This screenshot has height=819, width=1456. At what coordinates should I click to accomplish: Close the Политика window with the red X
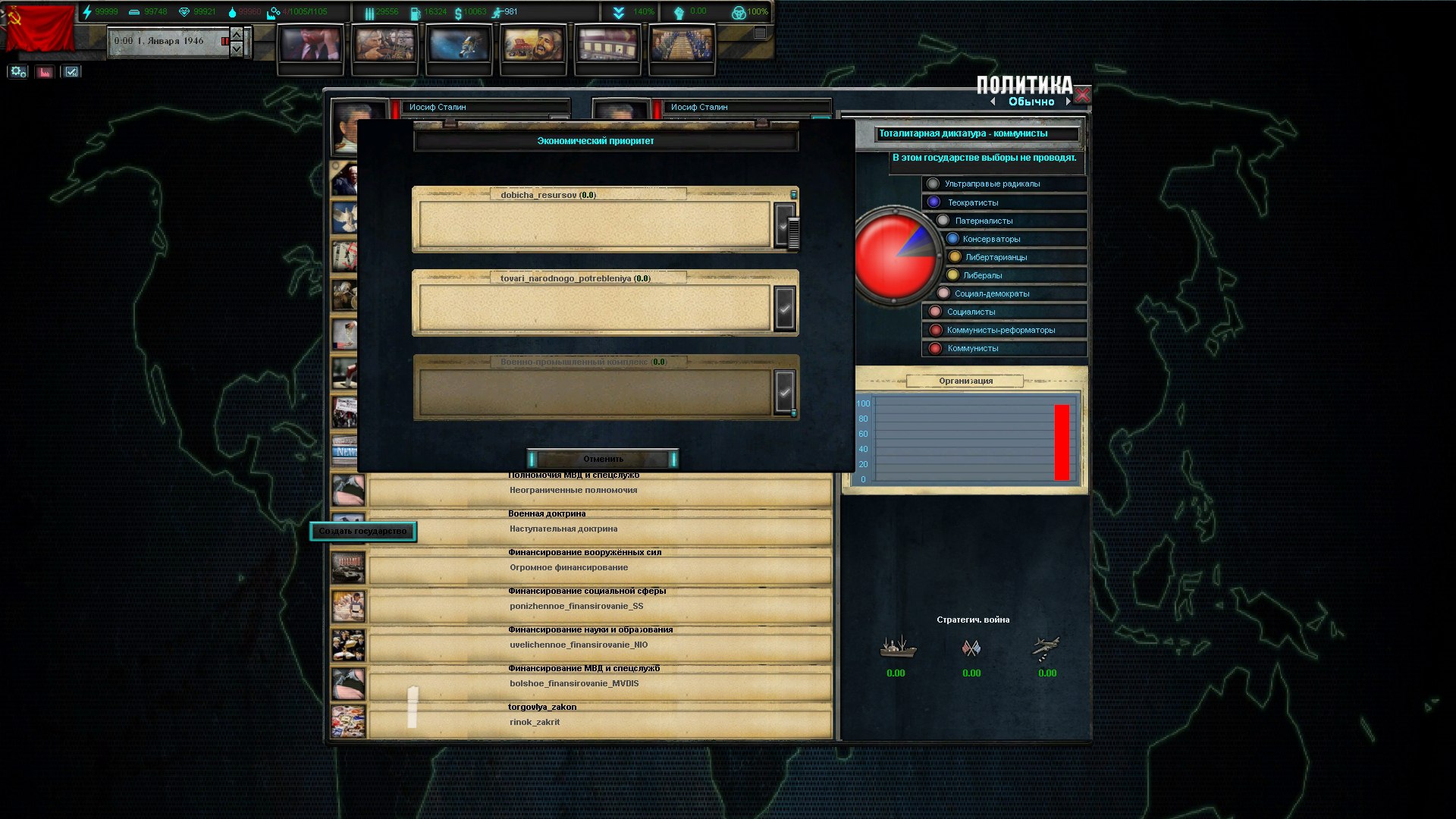[1082, 96]
